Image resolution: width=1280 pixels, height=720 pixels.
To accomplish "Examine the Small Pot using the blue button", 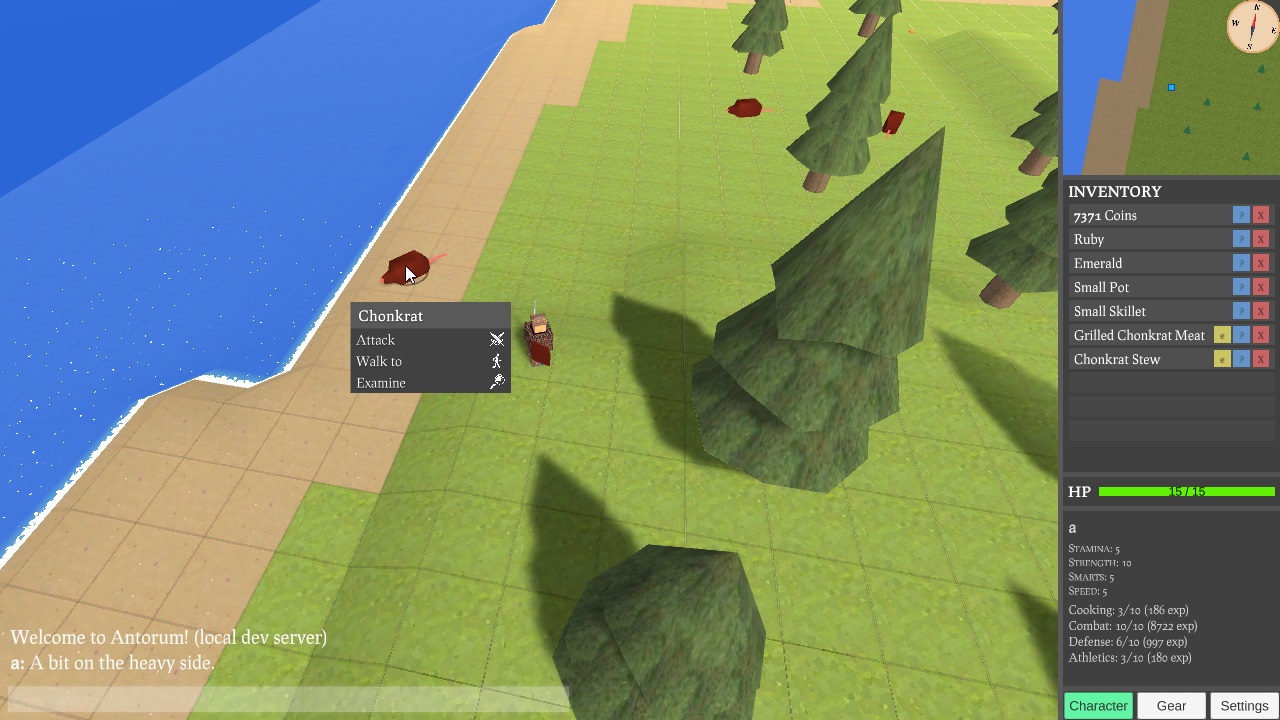I will [x=1241, y=287].
